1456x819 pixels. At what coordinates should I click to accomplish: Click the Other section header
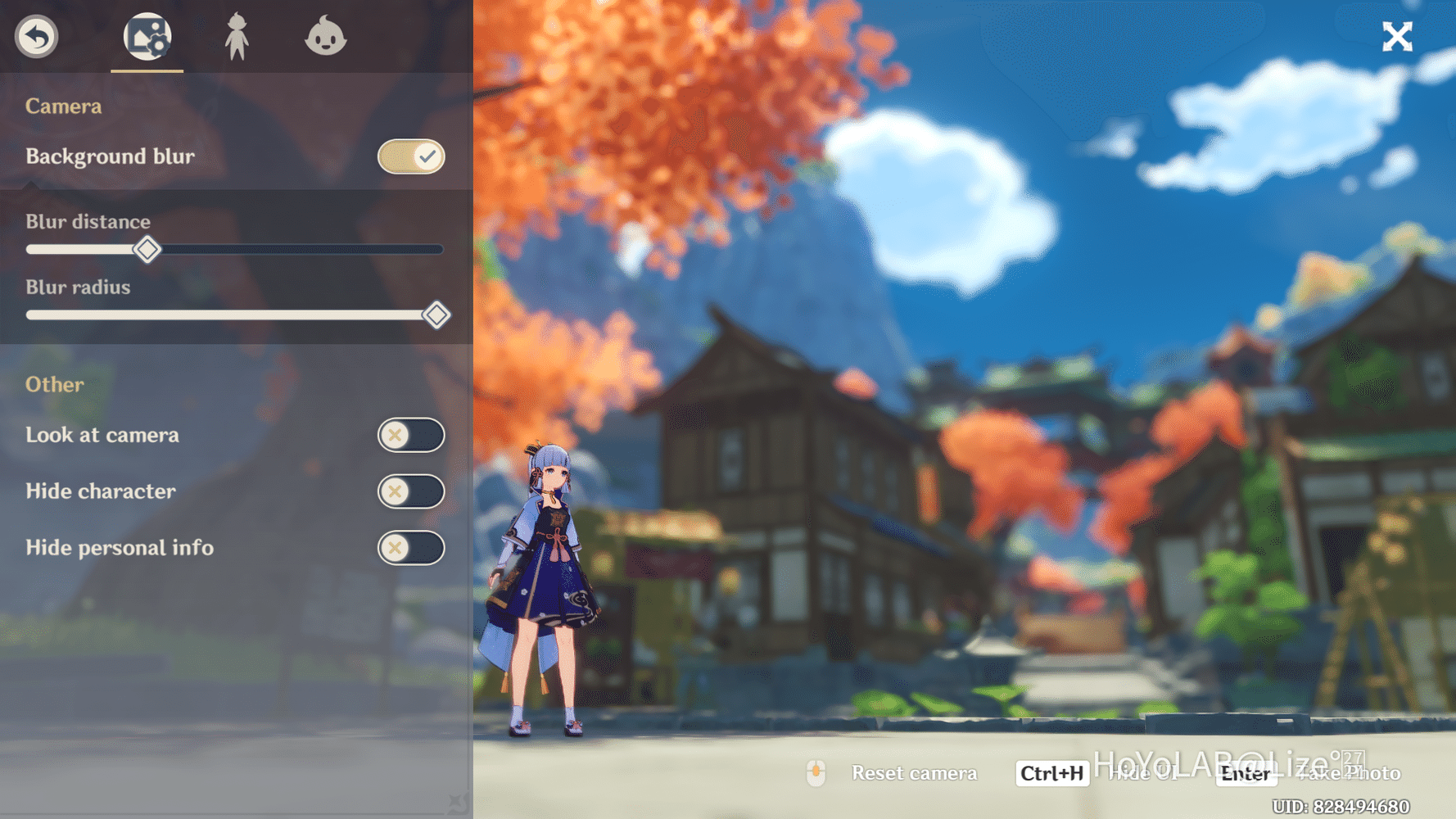tap(54, 384)
